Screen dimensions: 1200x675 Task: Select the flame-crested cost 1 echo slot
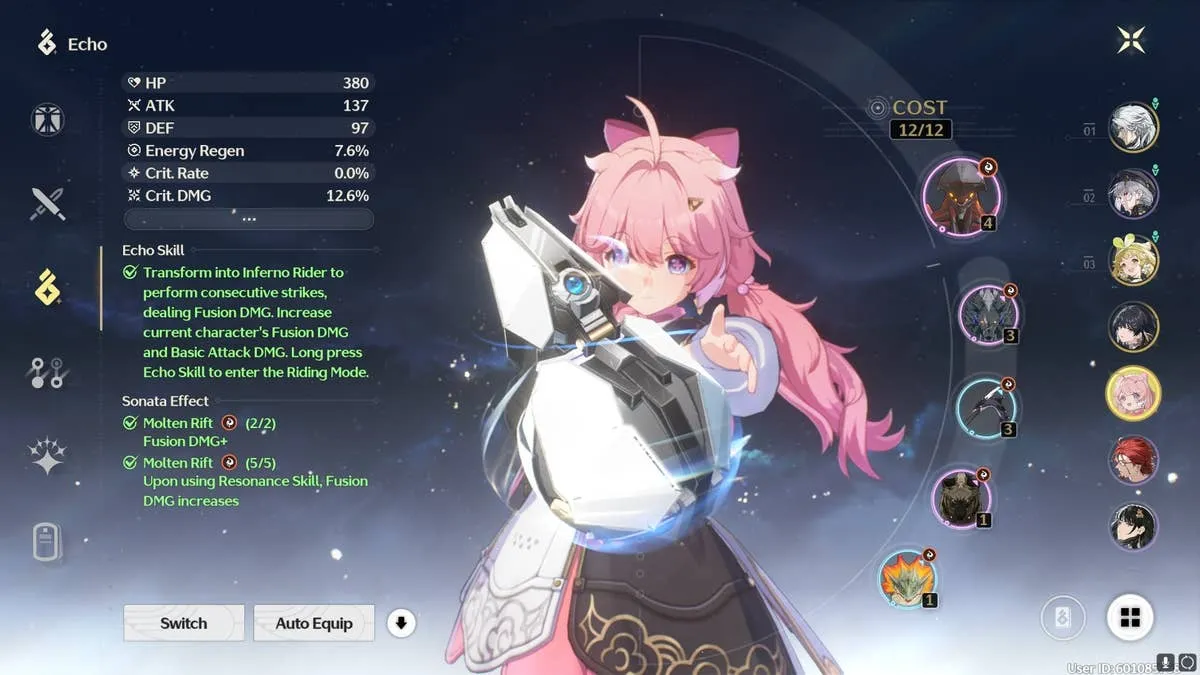908,578
